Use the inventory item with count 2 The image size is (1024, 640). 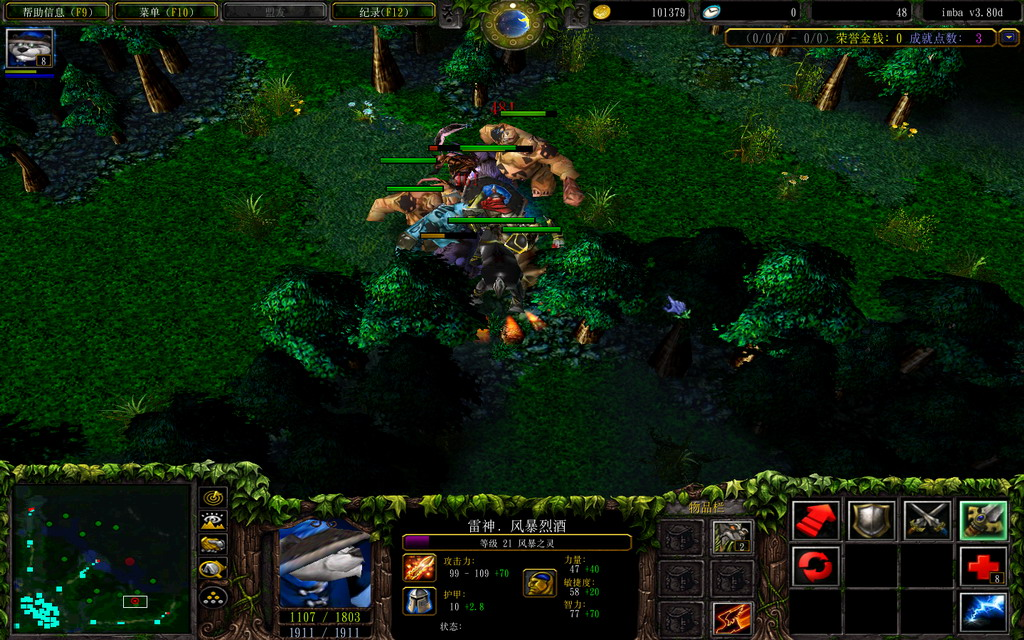pyautogui.click(x=732, y=537)
